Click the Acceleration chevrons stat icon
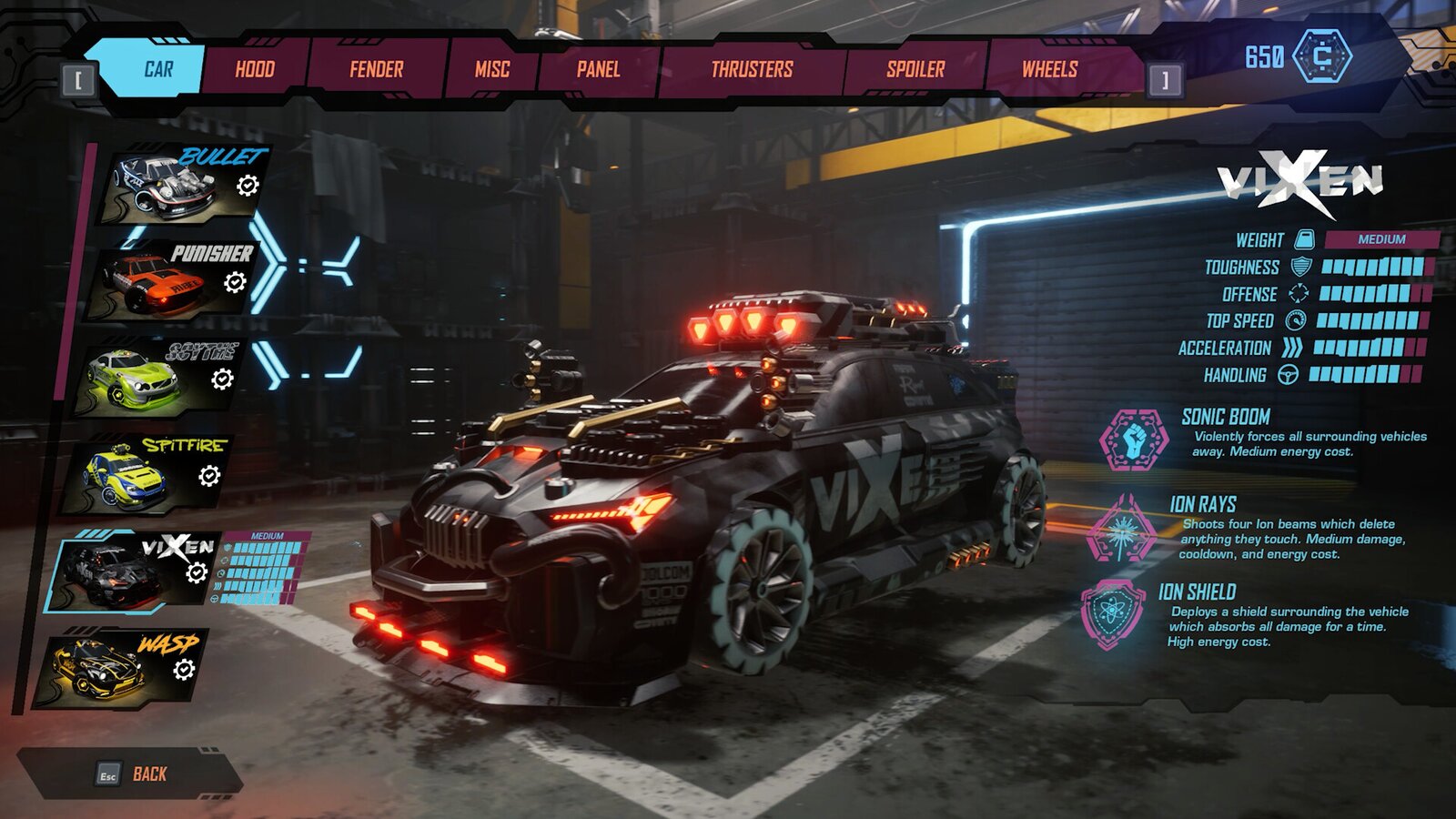 [1292, 347]
